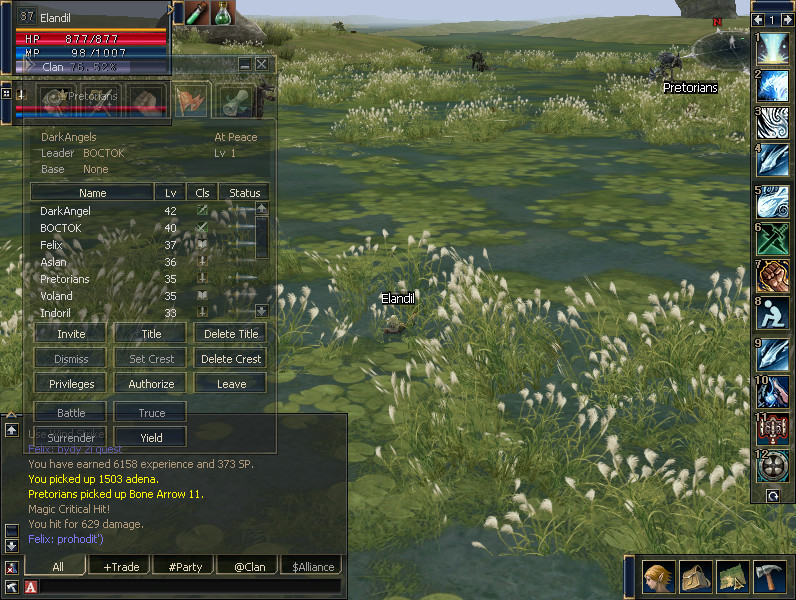Activate the sit/stand action in slot 8
The width and height of the screenshot is (796, 600).
tap(774, 313)
